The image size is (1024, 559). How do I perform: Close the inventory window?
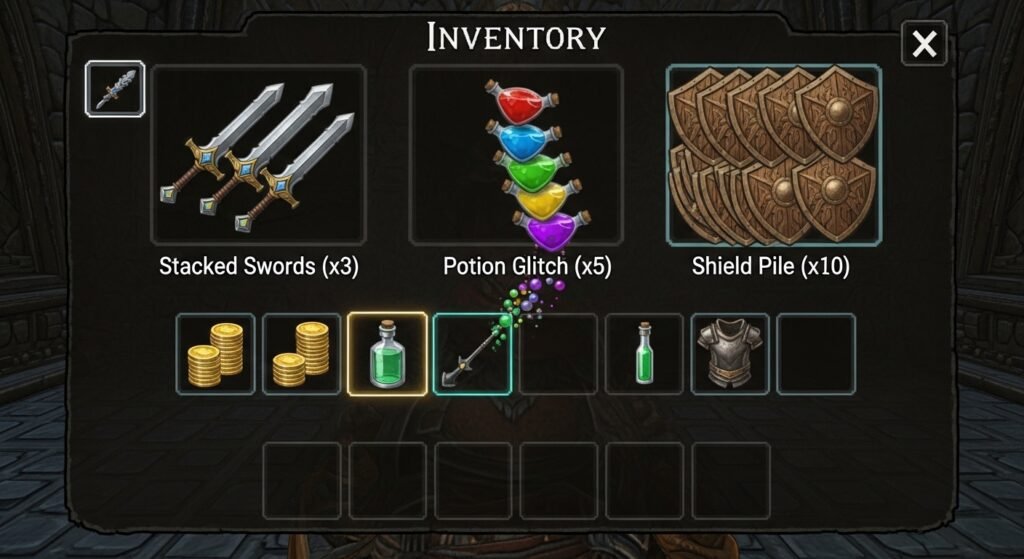tap(924, 44)
